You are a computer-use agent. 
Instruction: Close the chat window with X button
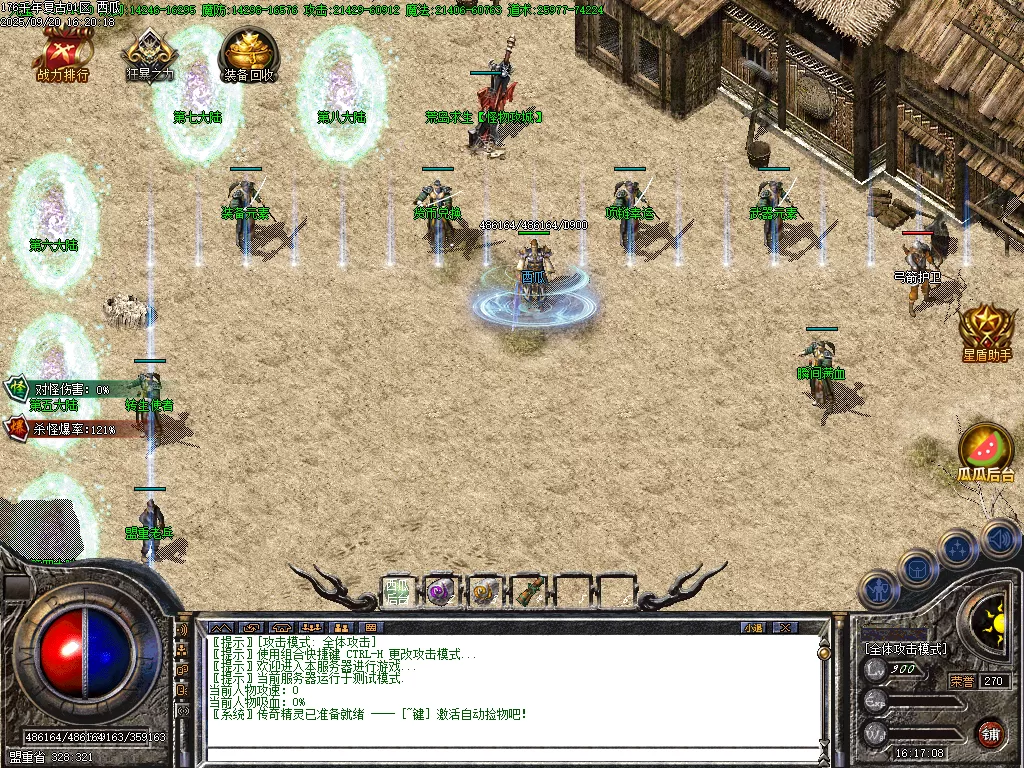(786, 627)
